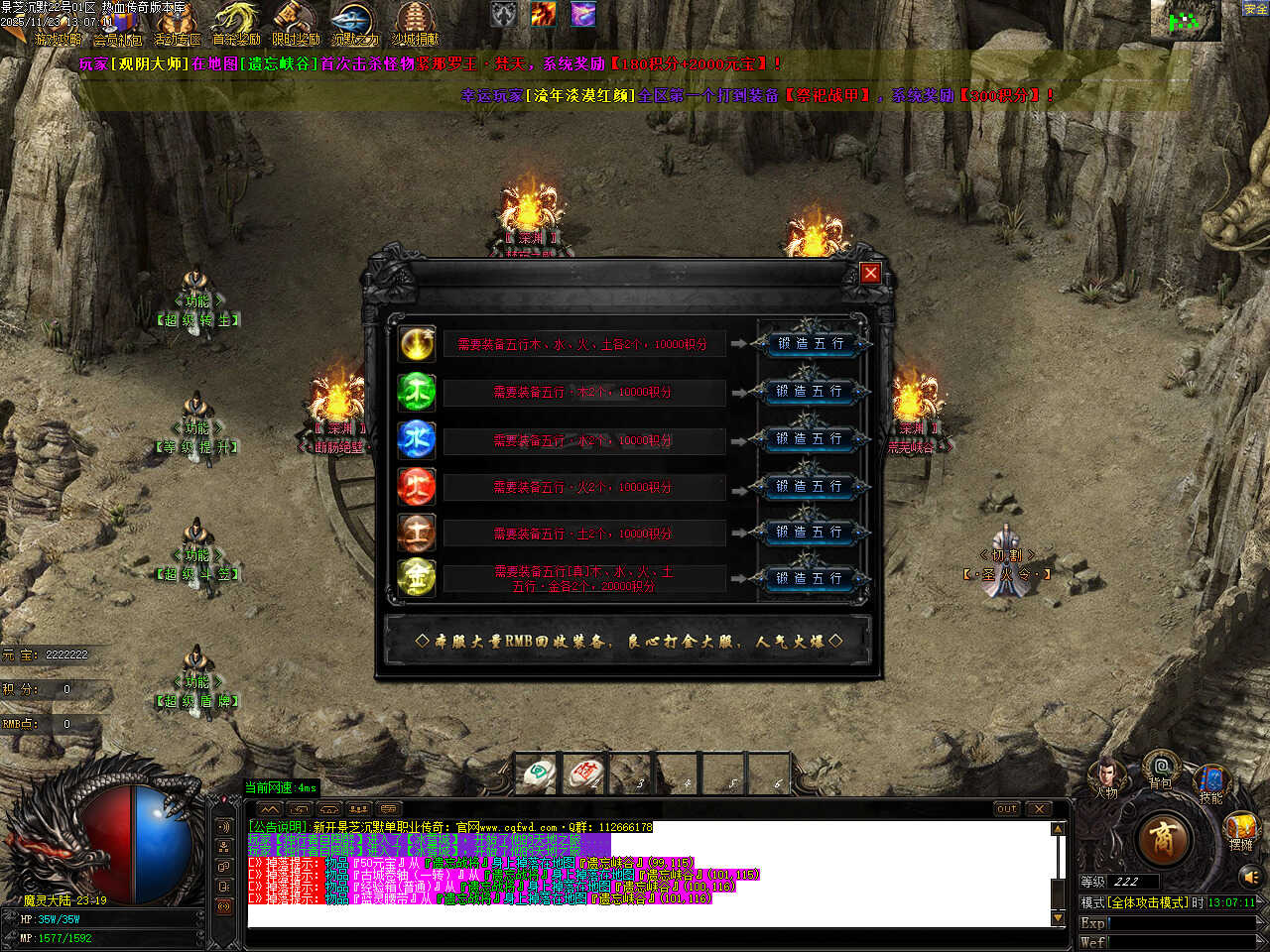Open the 技能 skills panel

tap(1211, 781)
